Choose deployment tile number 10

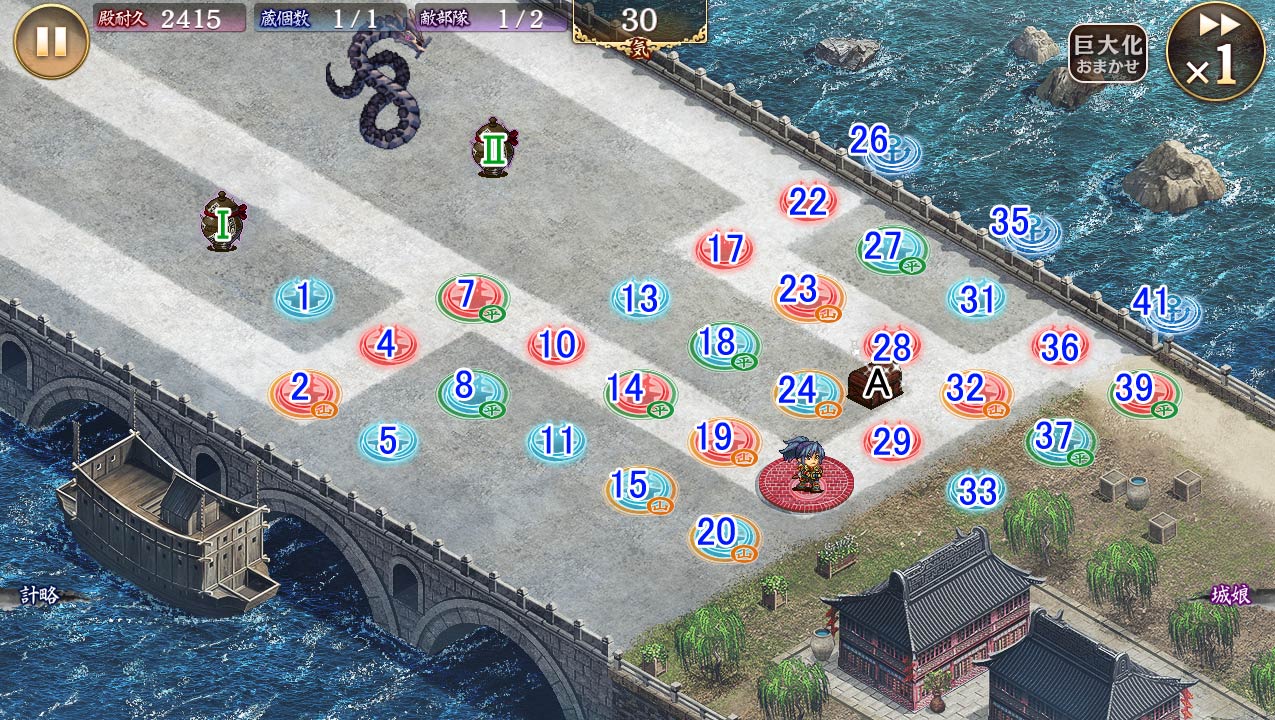tap(556, 345)
